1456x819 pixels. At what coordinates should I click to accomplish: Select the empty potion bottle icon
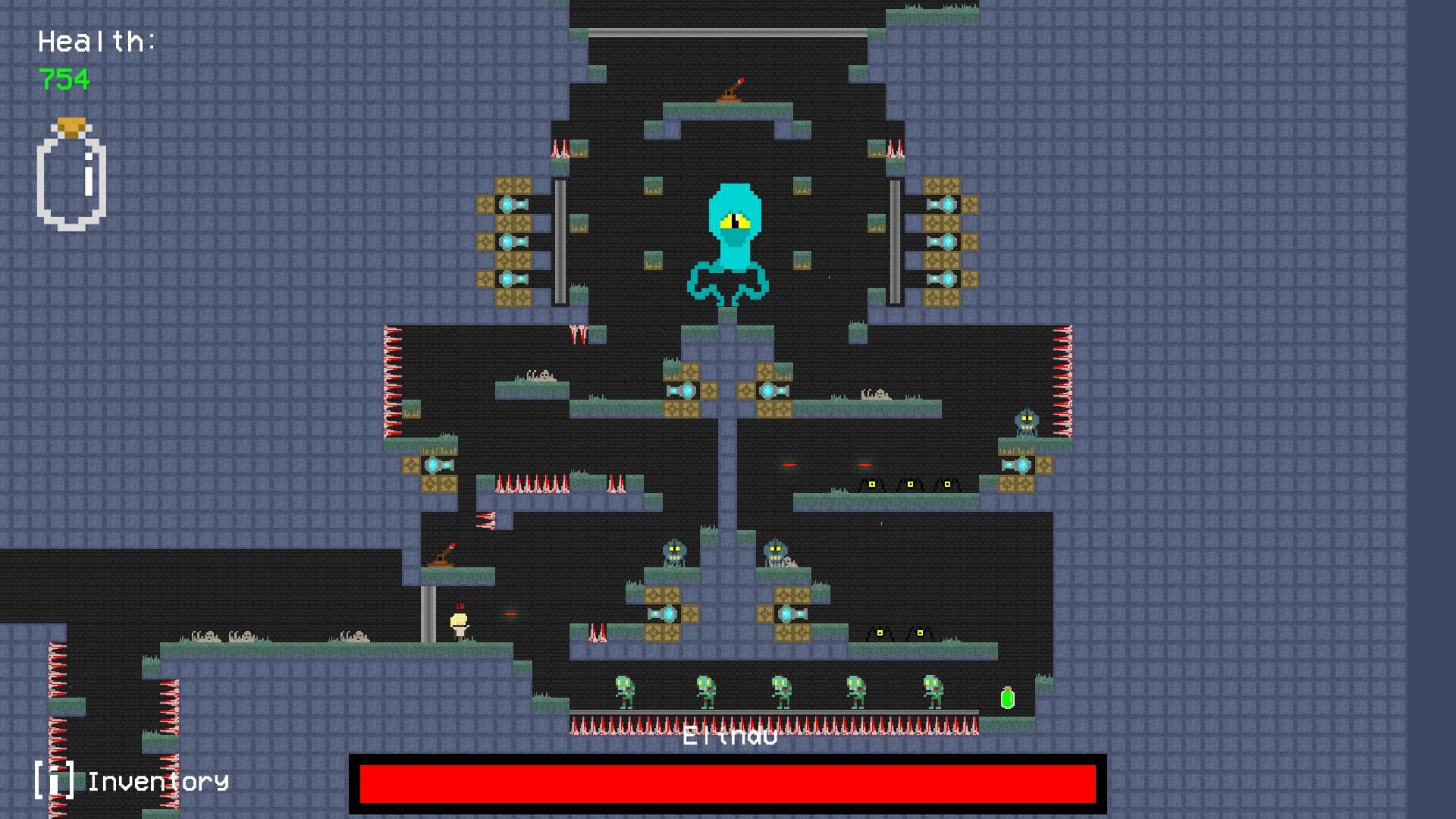tap(71, 175)
